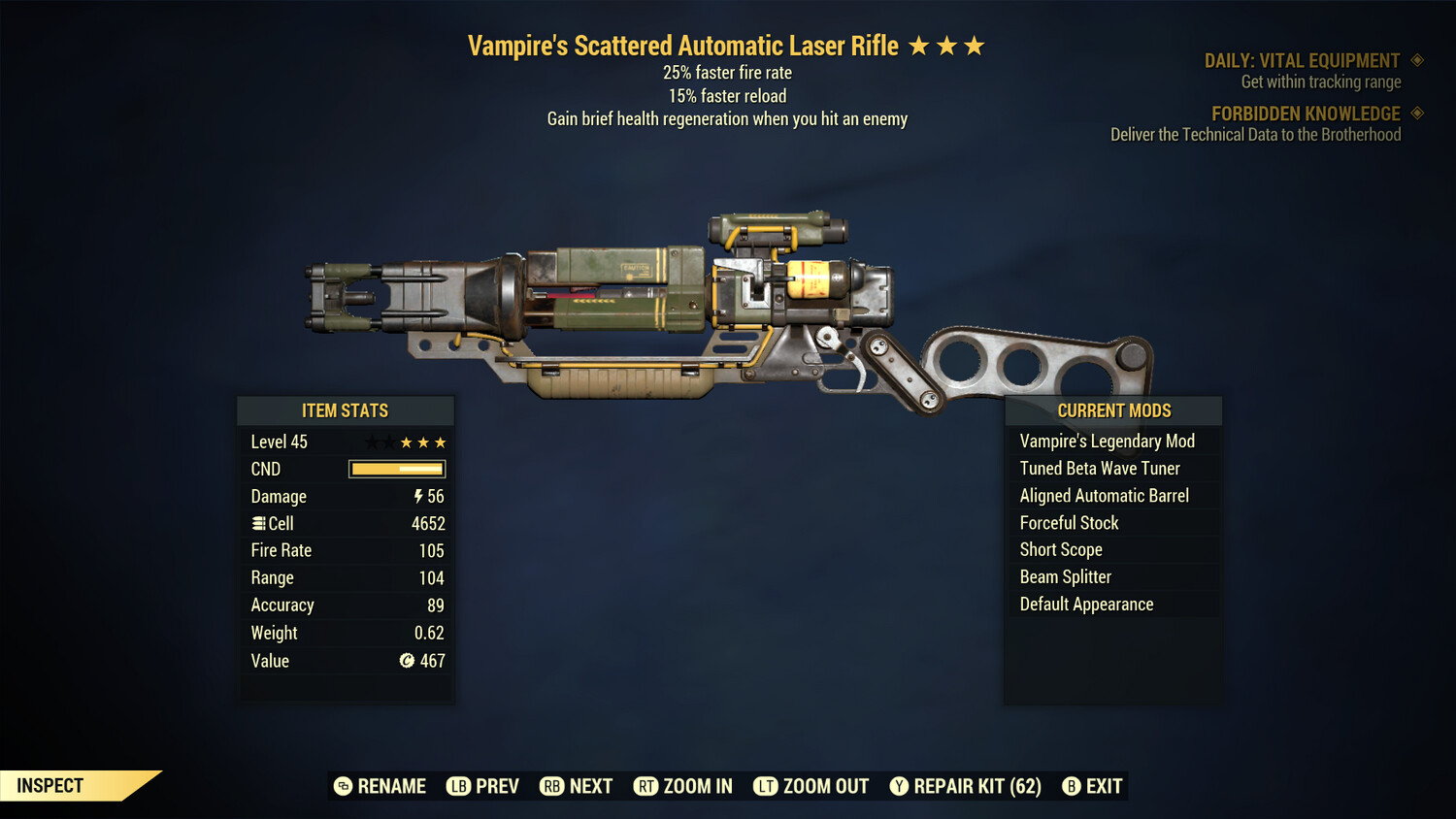Select the Beam Splitter mod entry
Viewport: 1456px width, 819px height.
[x=1065, y=576]
